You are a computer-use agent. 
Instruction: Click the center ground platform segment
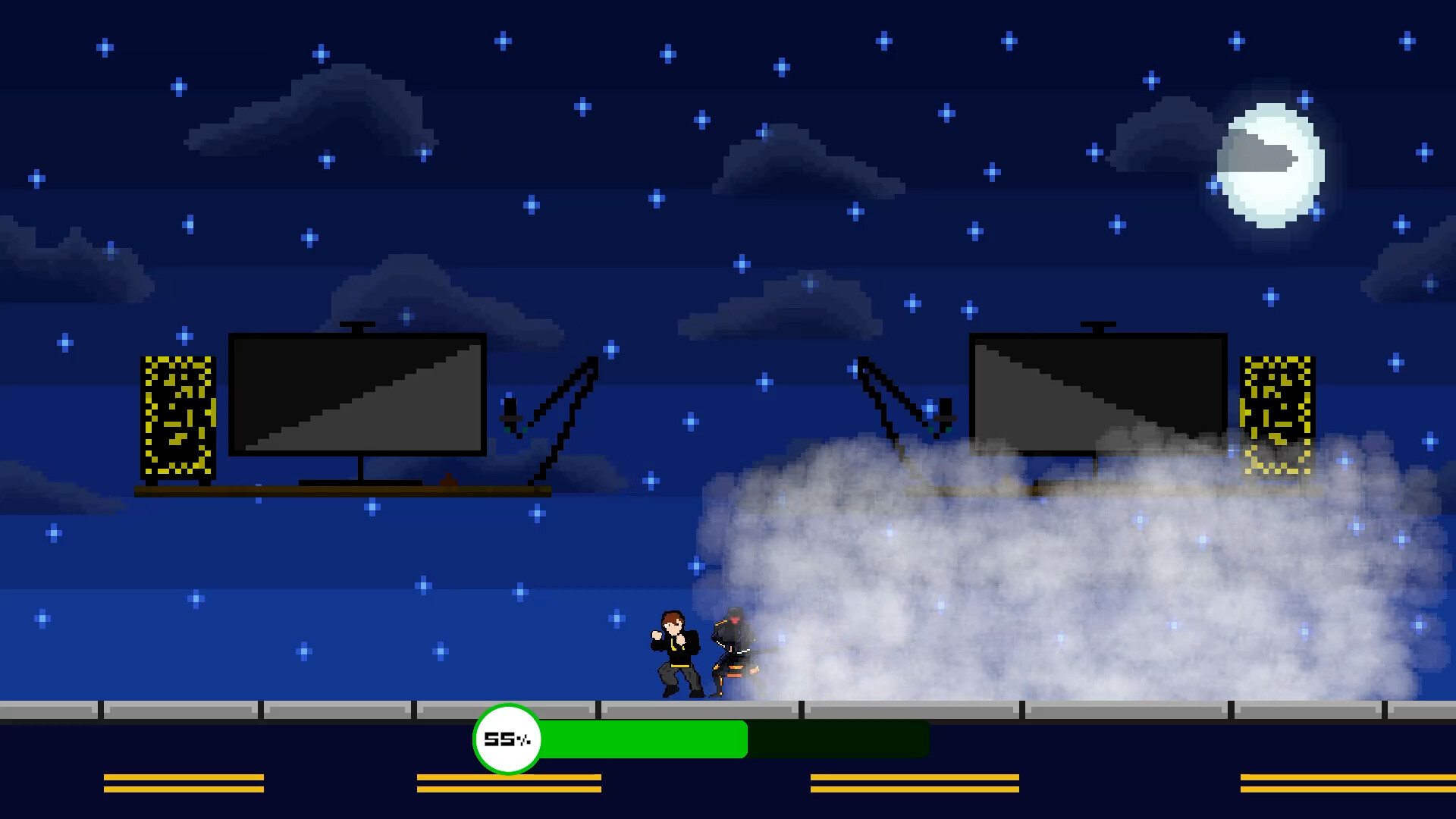698,711
